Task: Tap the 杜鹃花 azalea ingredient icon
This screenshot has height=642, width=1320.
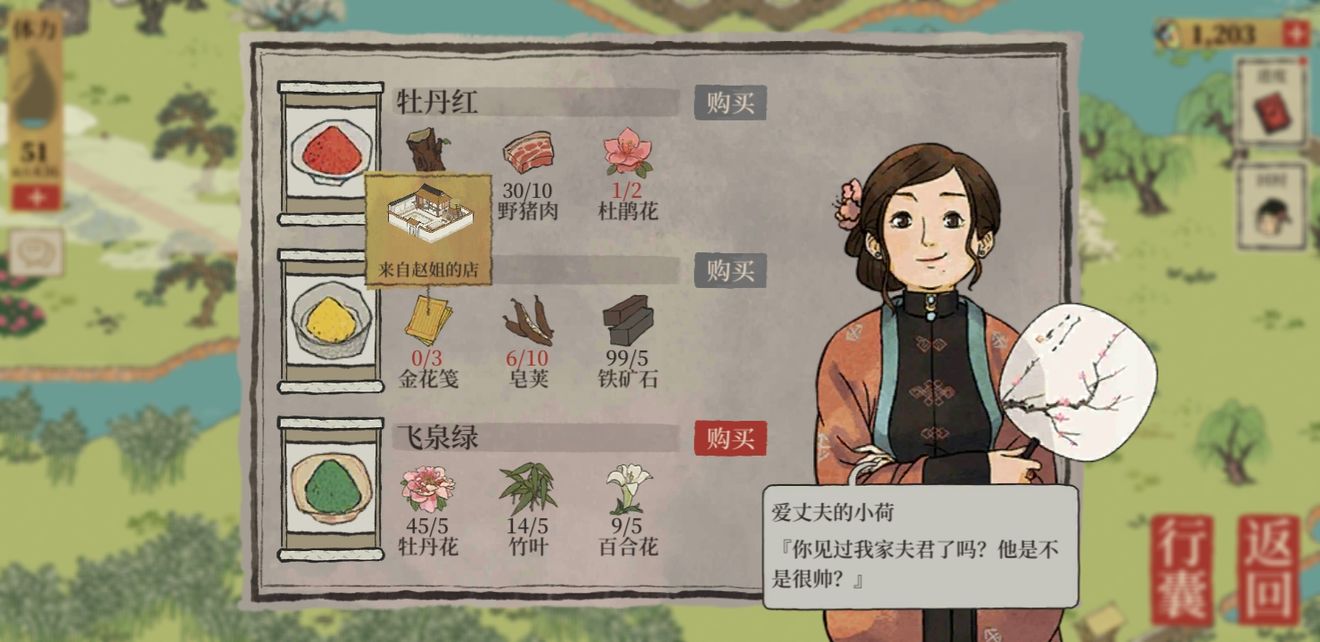Action: [x=628, y=152]
